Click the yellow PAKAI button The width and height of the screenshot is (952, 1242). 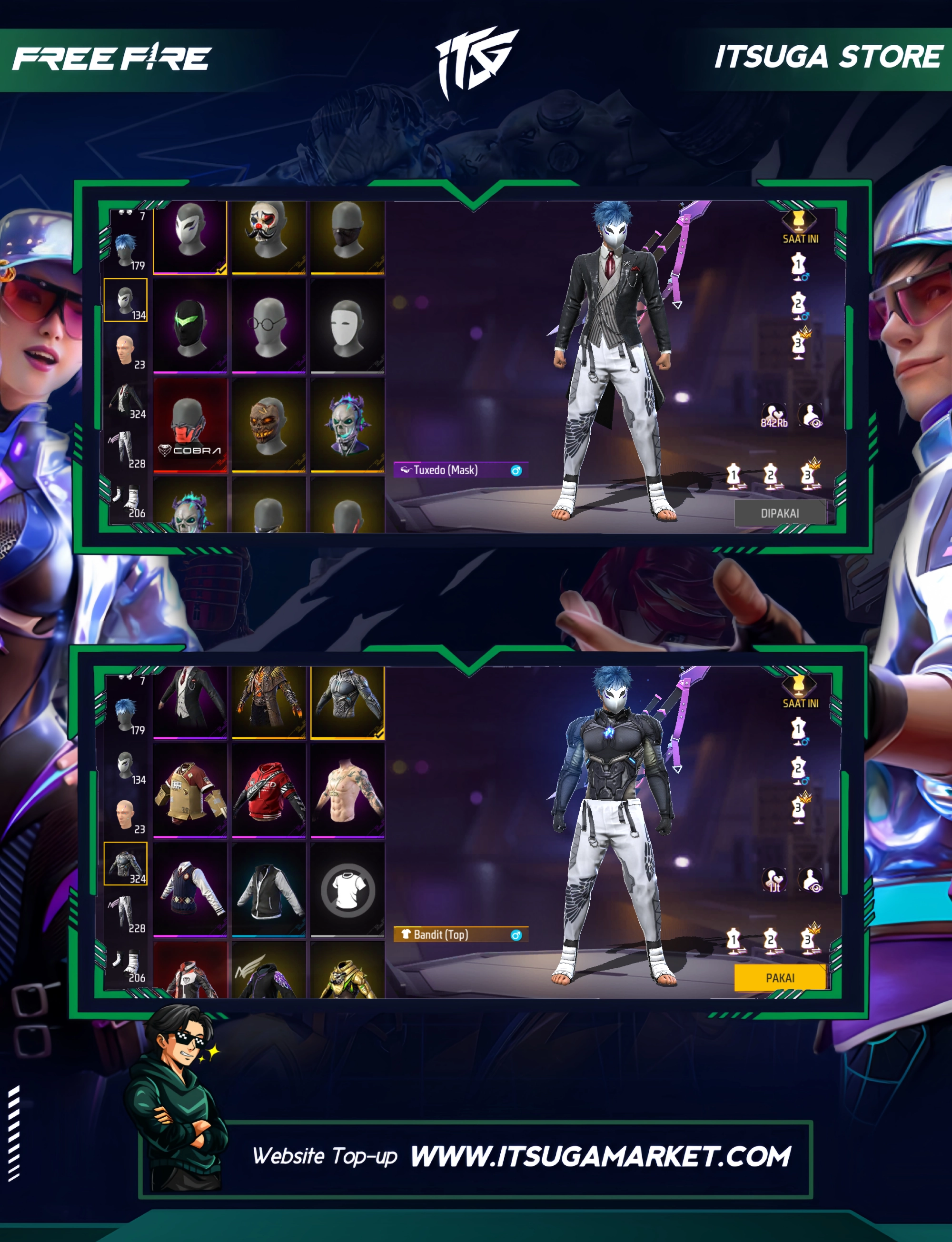pos(780,978)
